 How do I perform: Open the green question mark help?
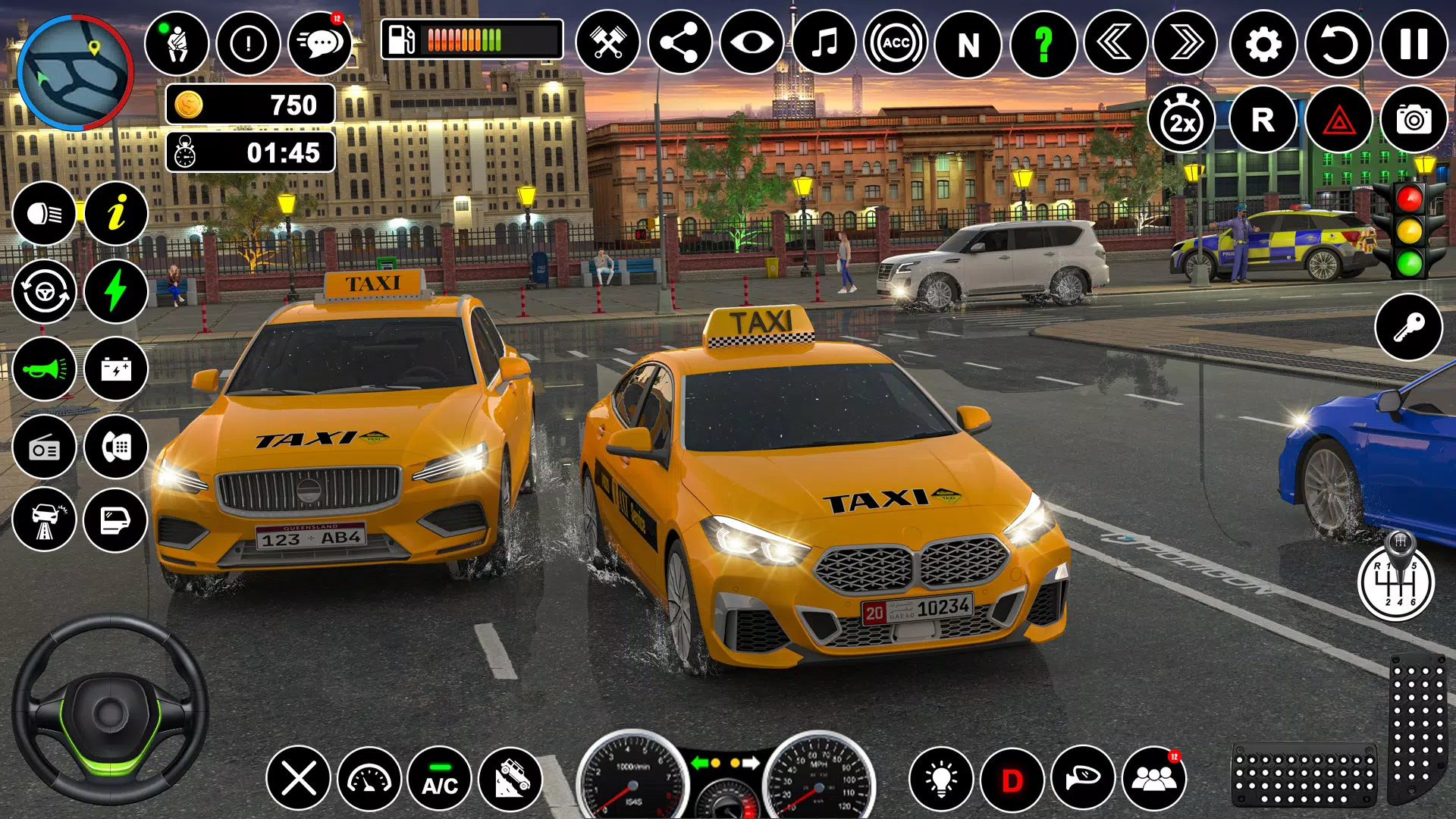click(x=1043, y=44)
